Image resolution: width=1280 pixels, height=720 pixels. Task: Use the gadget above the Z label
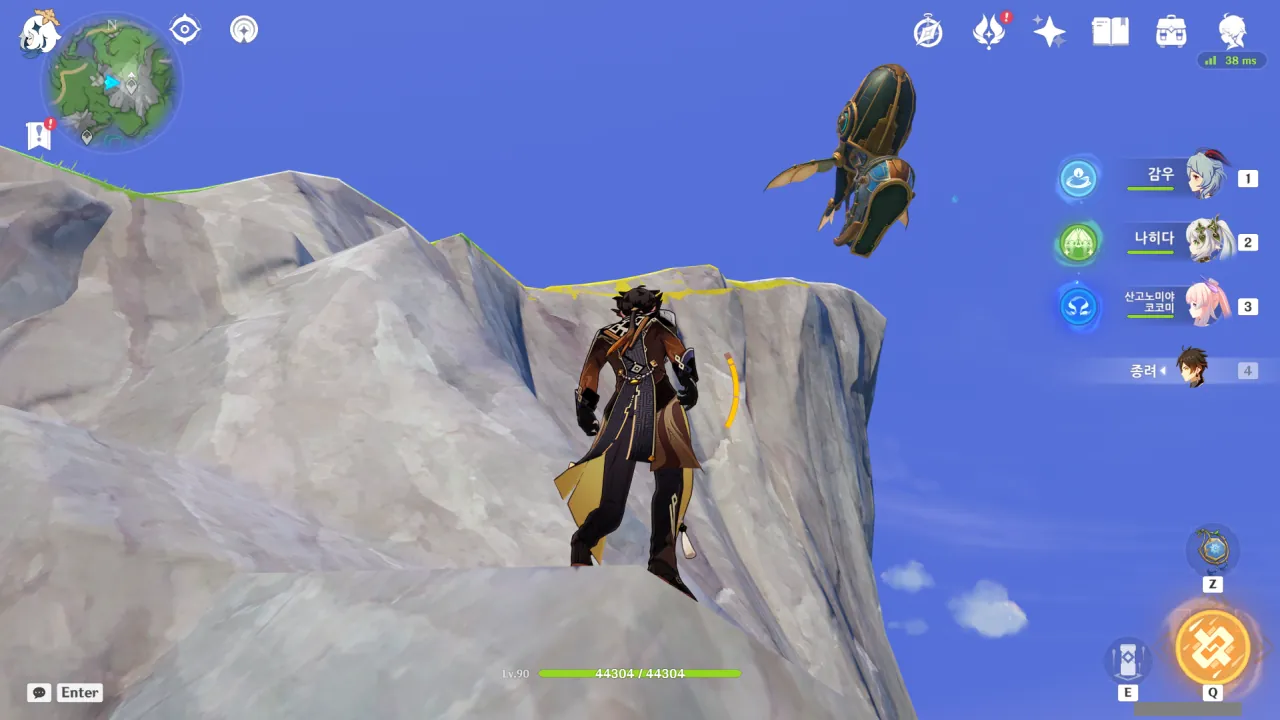tap(1212, 550)
